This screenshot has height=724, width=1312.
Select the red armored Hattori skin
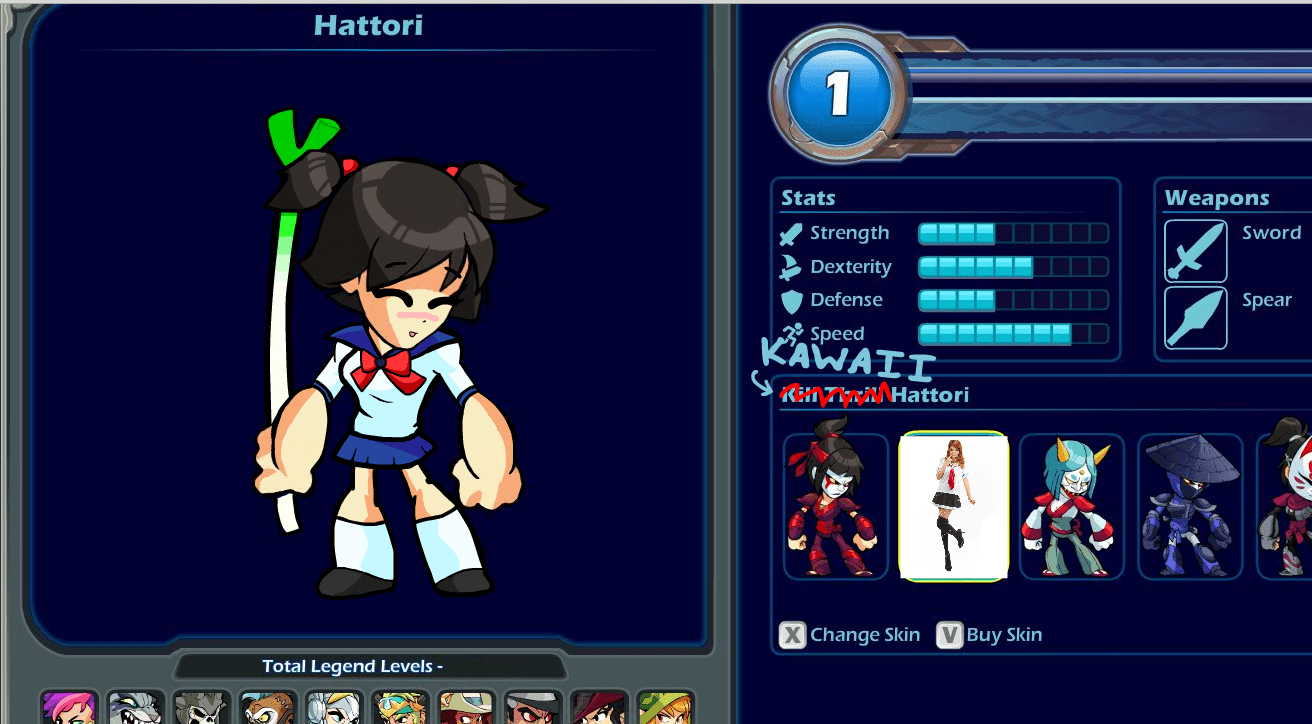coord(835,505)
